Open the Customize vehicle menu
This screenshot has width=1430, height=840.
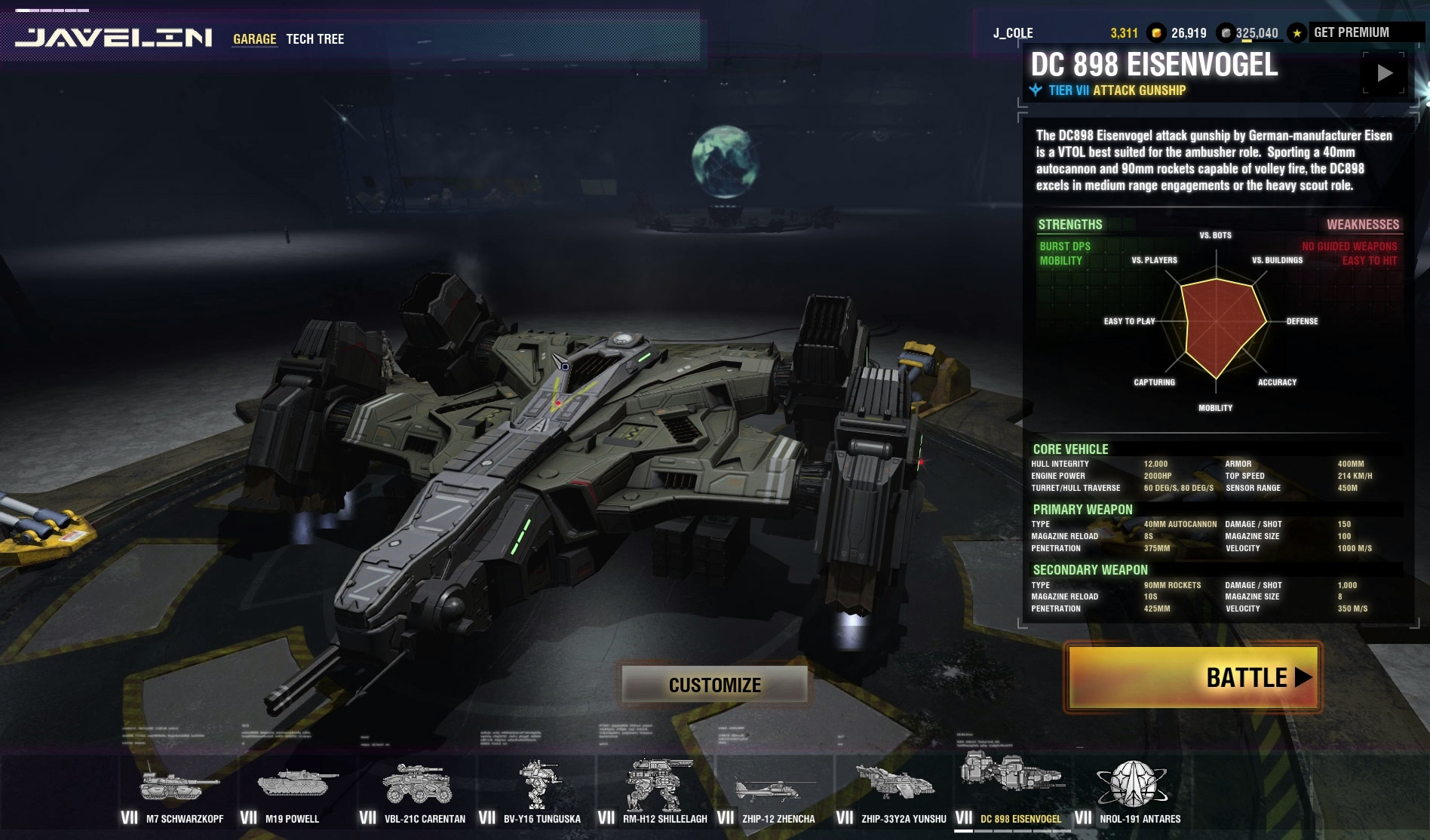coord(714,685)
